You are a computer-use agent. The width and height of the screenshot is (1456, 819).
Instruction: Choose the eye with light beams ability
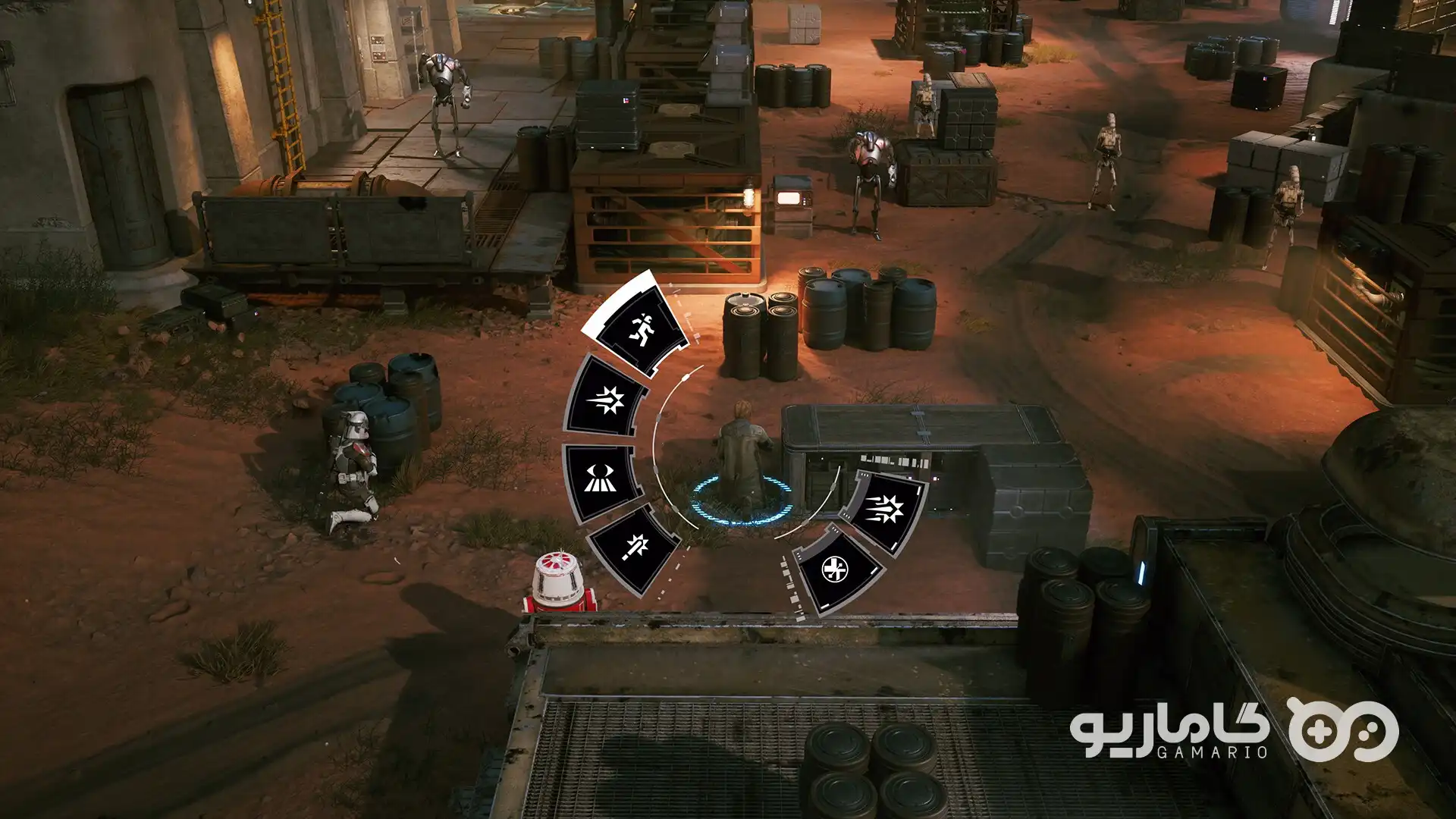[599, 479]
